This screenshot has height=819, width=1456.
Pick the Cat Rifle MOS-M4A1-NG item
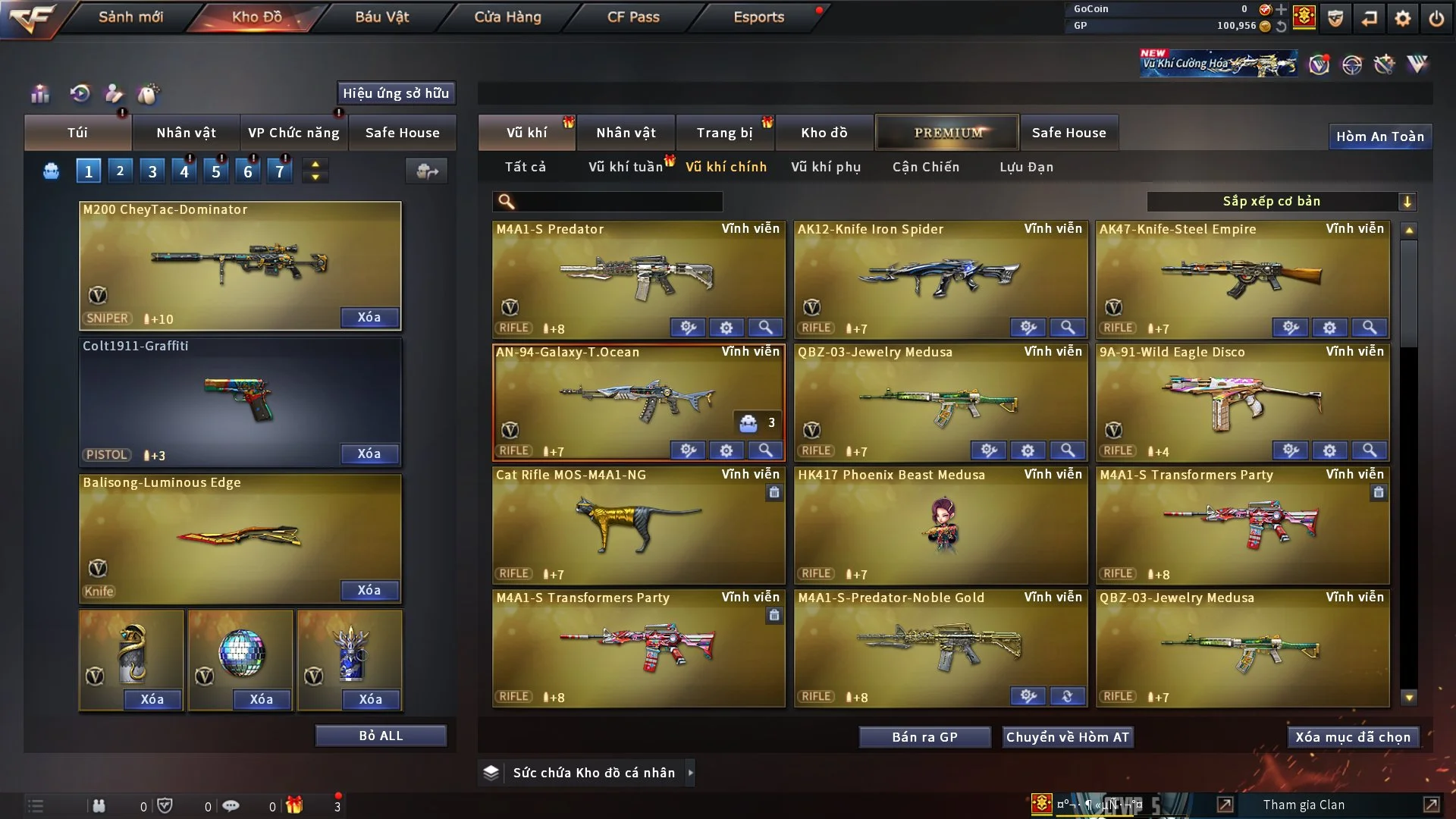point(638,524)
